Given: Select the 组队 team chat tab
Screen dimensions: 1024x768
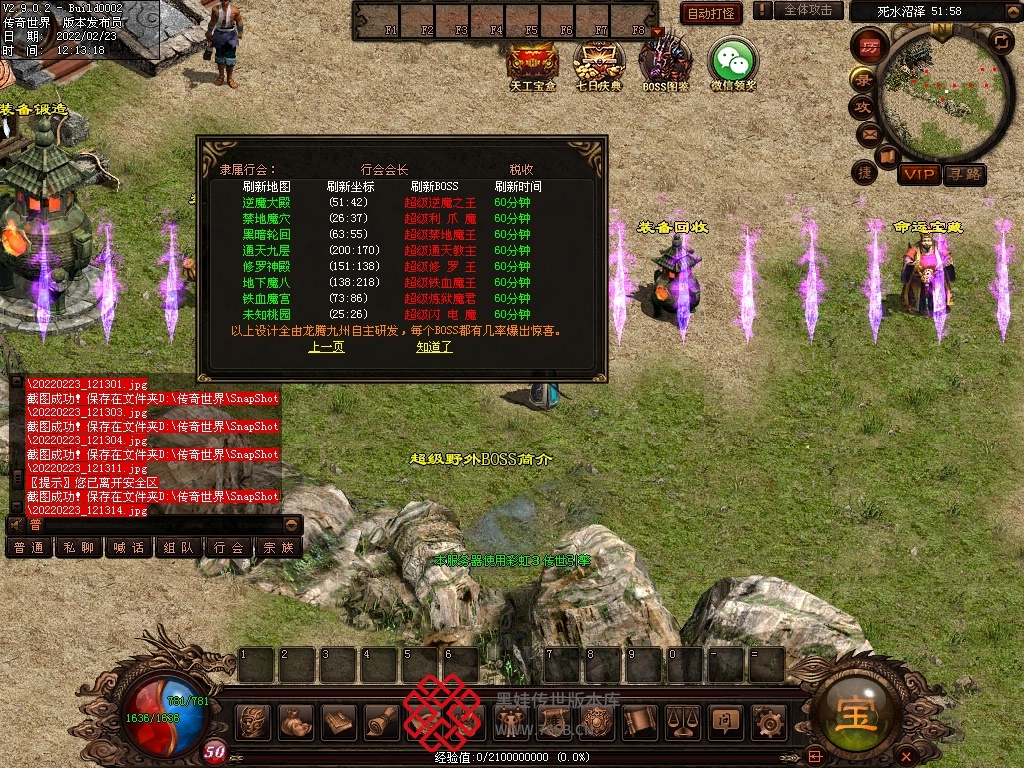Looking at the screenshot, I should (x=179, y=548).
